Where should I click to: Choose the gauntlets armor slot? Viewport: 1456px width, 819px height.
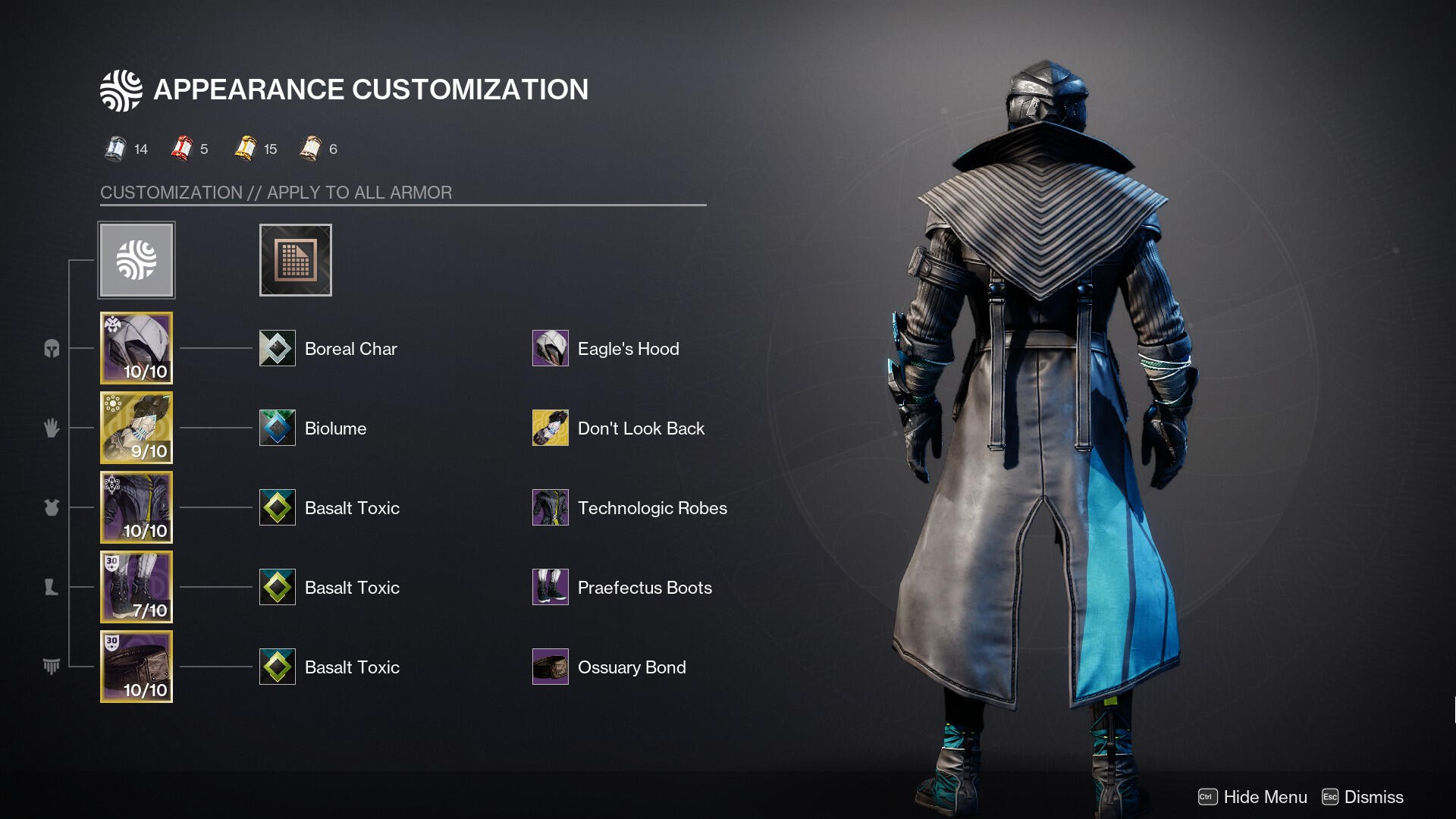[x=136, y=428]
